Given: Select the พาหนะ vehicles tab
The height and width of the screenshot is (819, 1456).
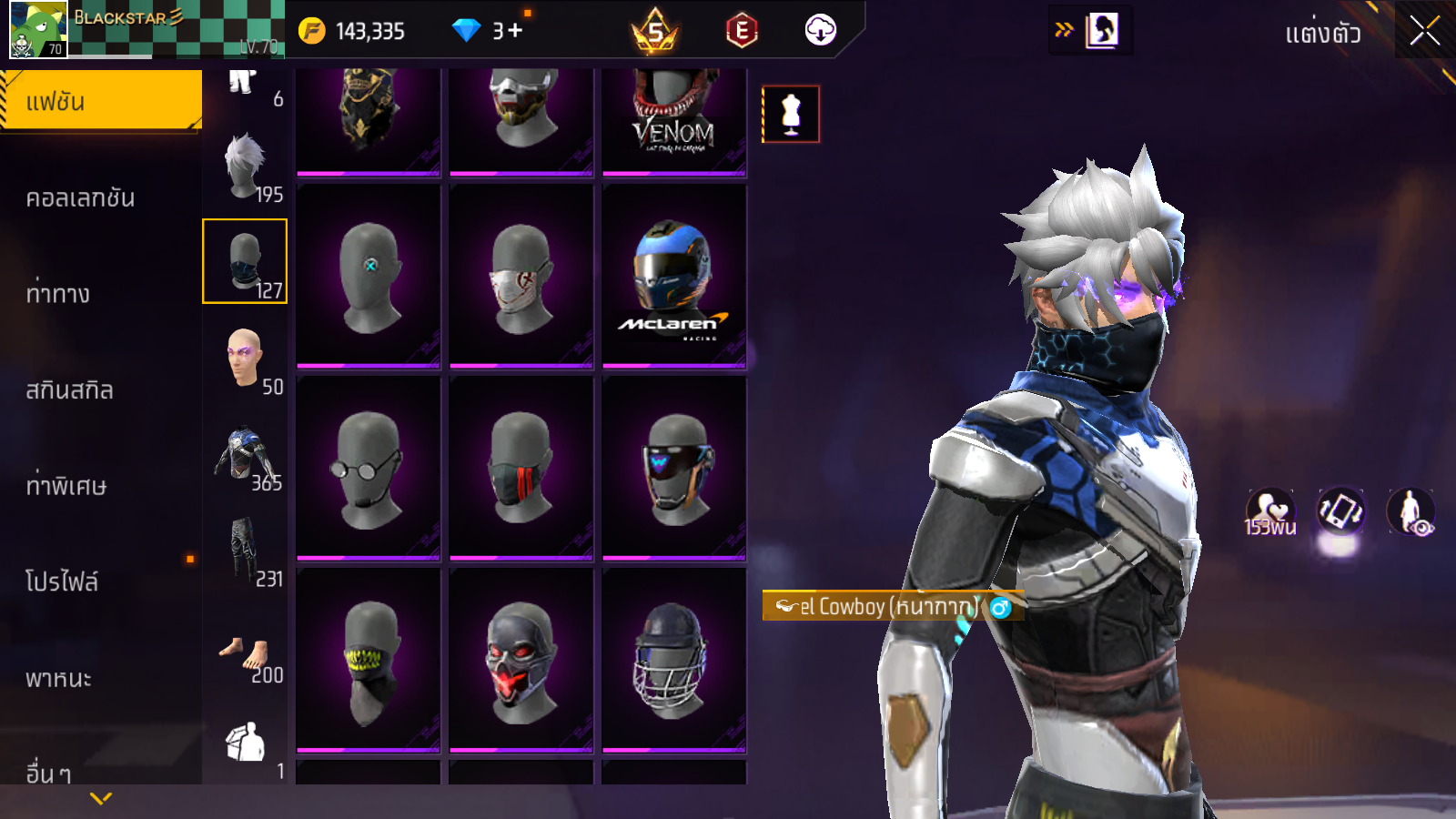Looking at the screenshot, I should coord(58,679).
